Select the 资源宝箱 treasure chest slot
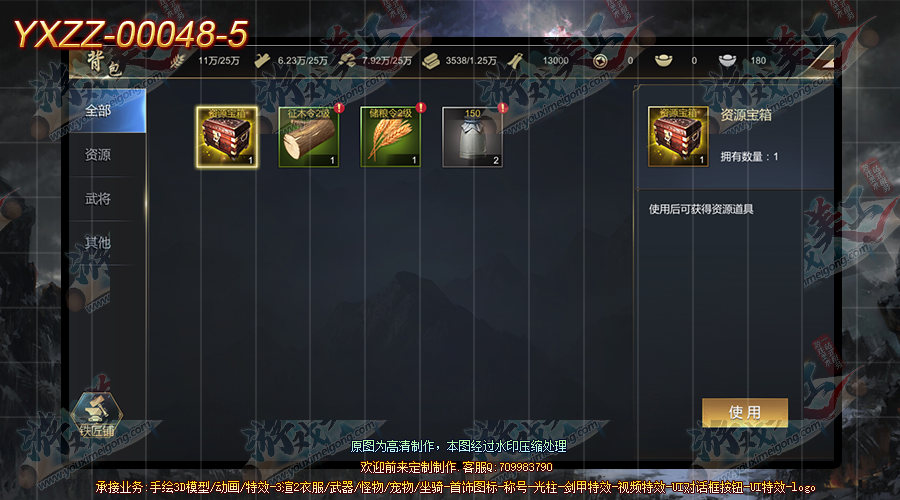This screenshot has height=500, width=900. pos(227,137)
